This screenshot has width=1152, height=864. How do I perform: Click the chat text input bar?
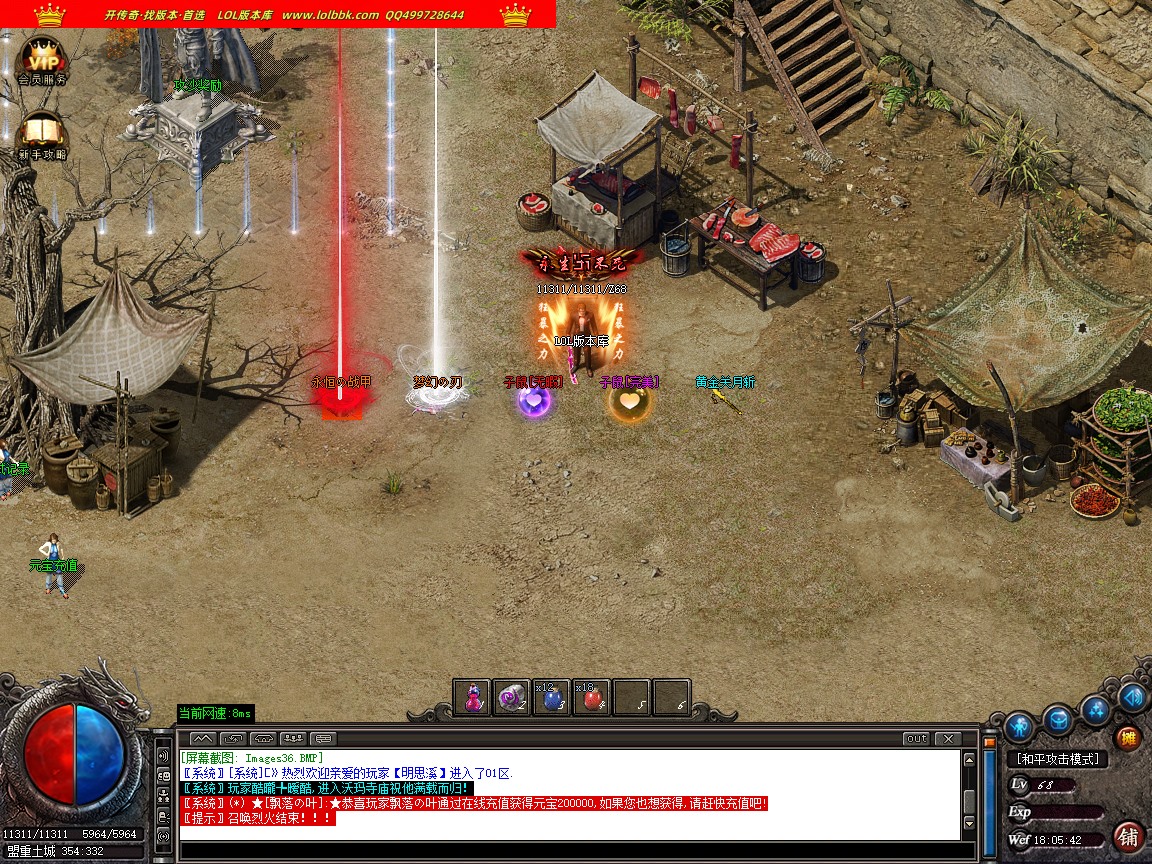point(570,849)
